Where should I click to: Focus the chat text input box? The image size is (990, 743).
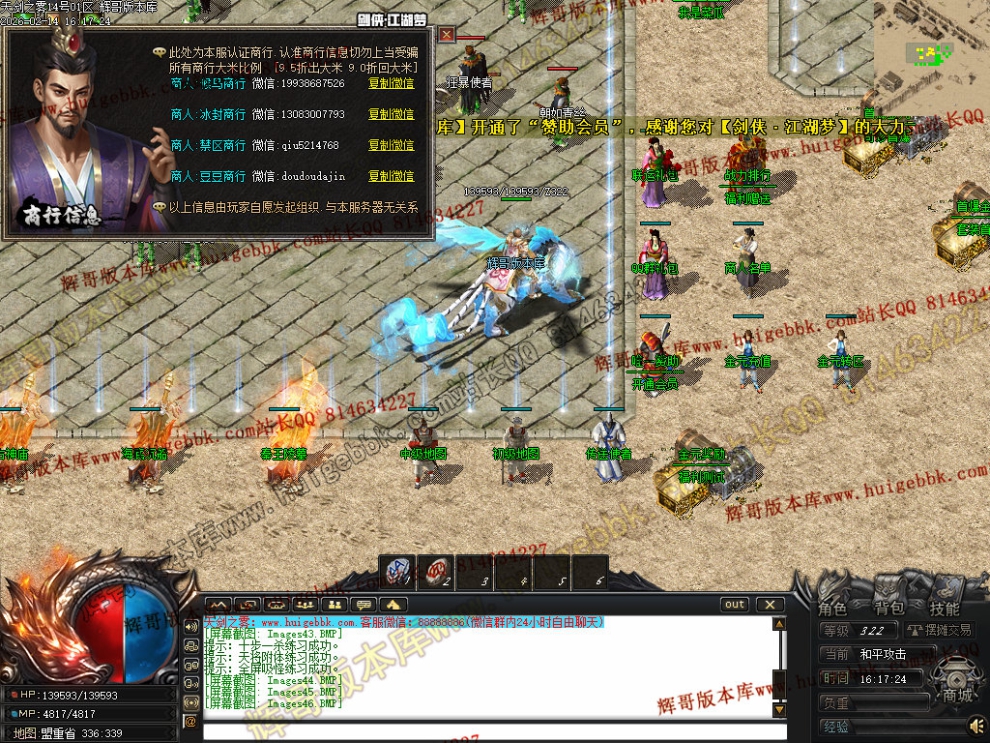tap(490, 731)
